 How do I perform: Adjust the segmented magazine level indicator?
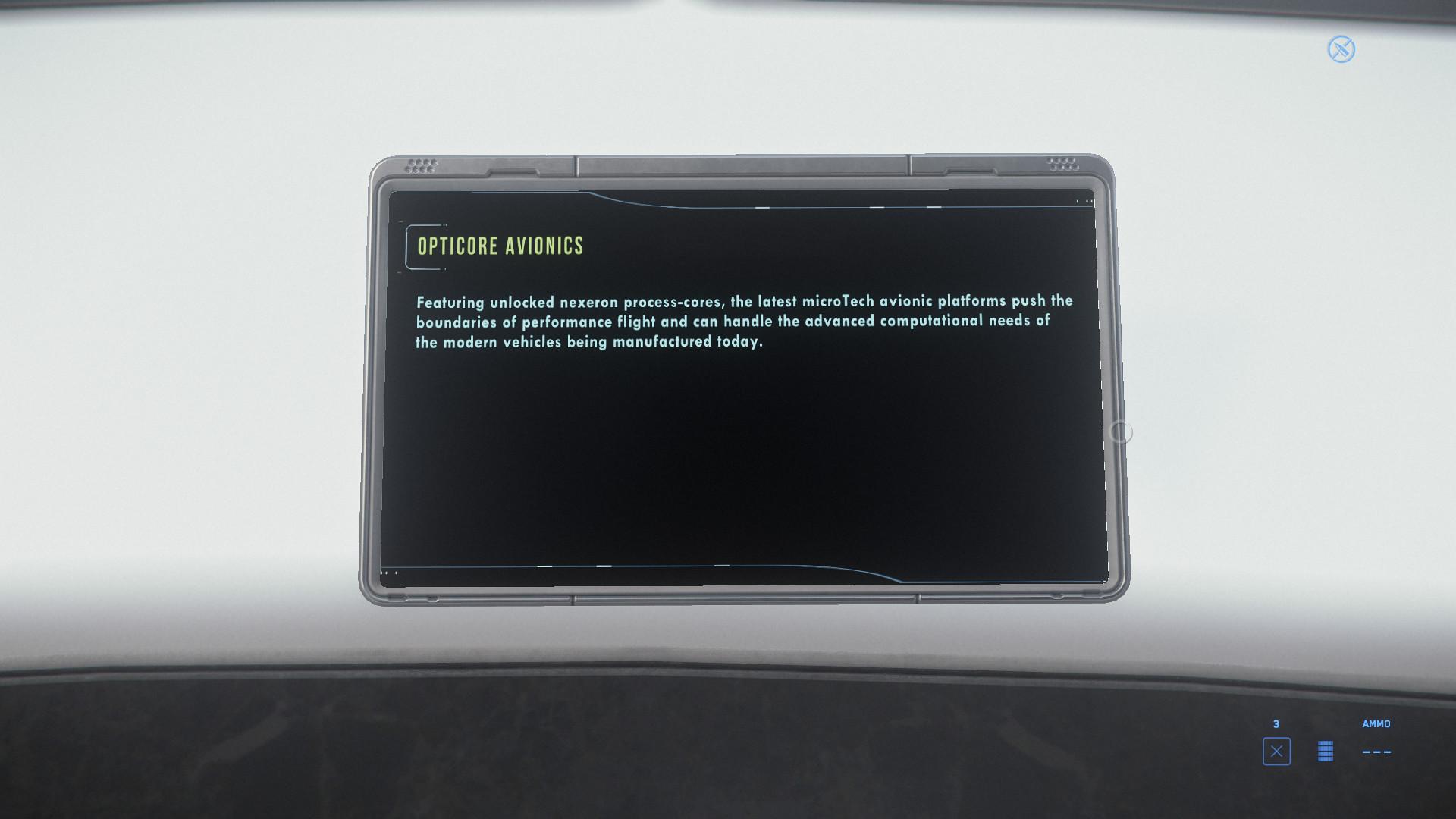(x=1325, y=752)
